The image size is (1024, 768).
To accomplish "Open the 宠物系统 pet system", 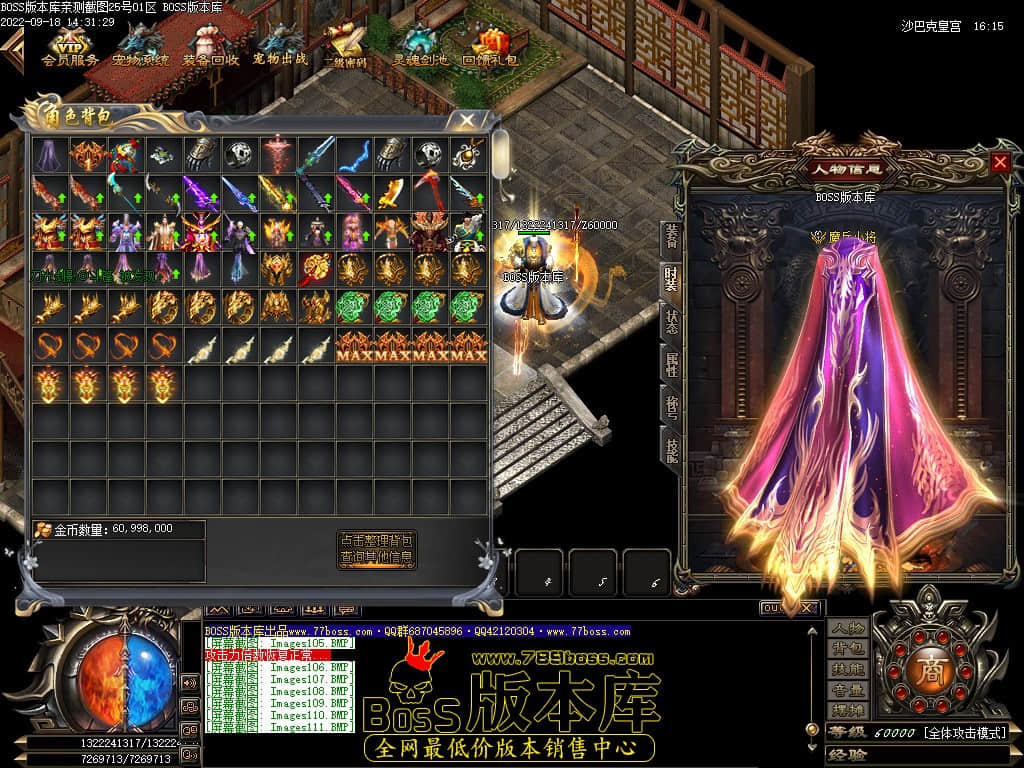I will (140, 45).
